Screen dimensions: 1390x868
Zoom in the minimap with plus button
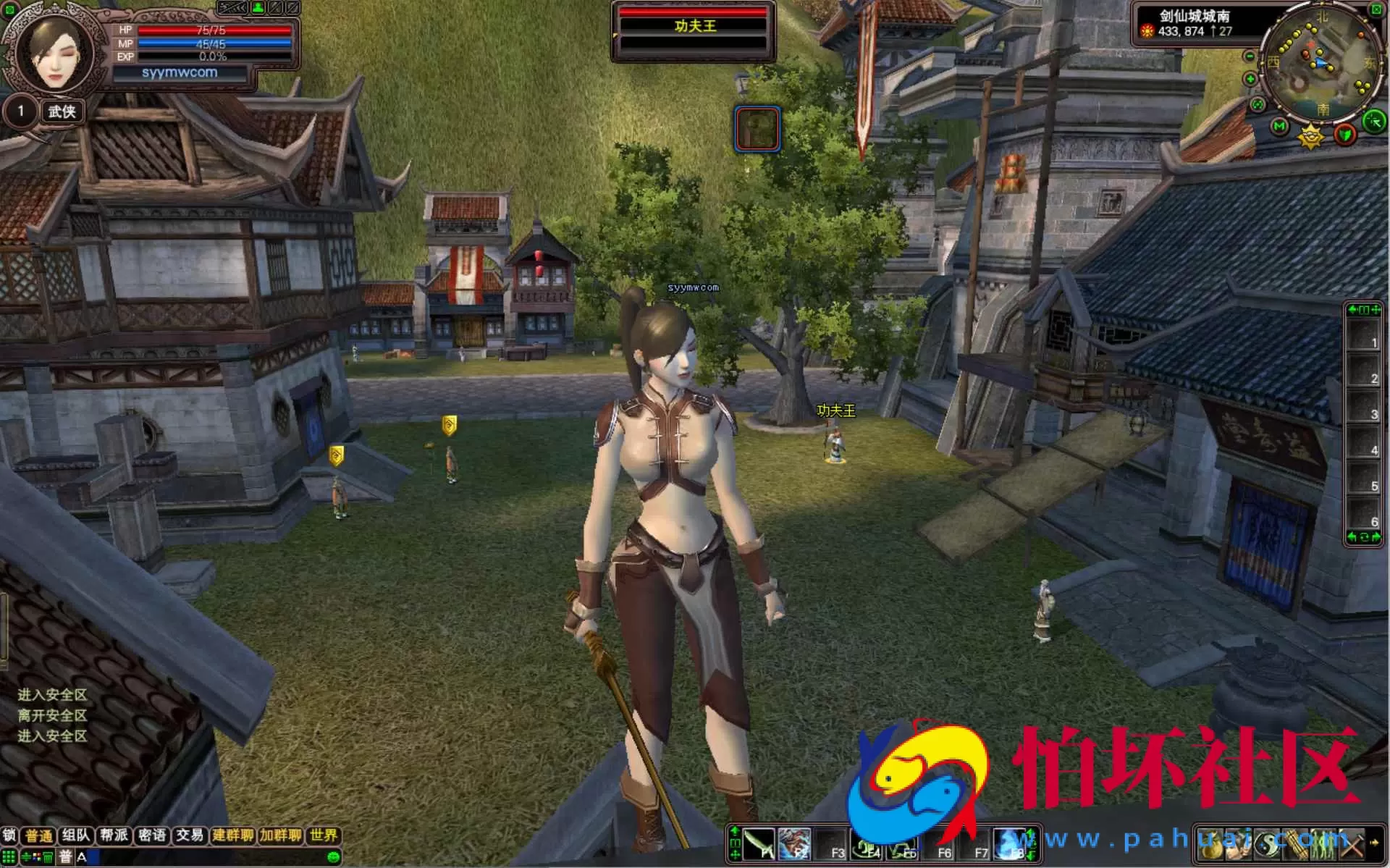click(x=1250, y=78)
